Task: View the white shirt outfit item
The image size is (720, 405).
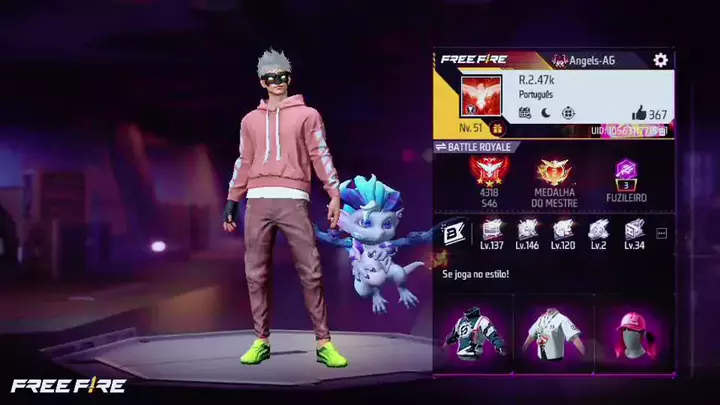Action: 550,333
